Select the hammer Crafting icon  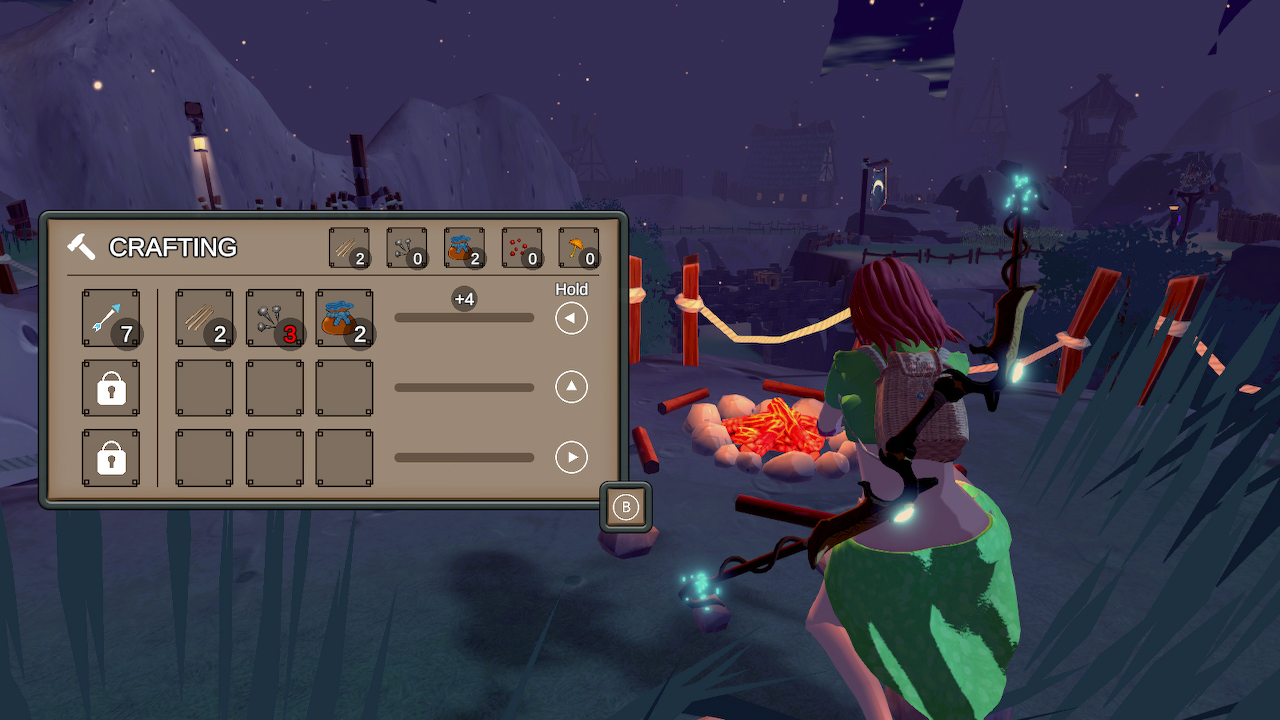point(82,246)
